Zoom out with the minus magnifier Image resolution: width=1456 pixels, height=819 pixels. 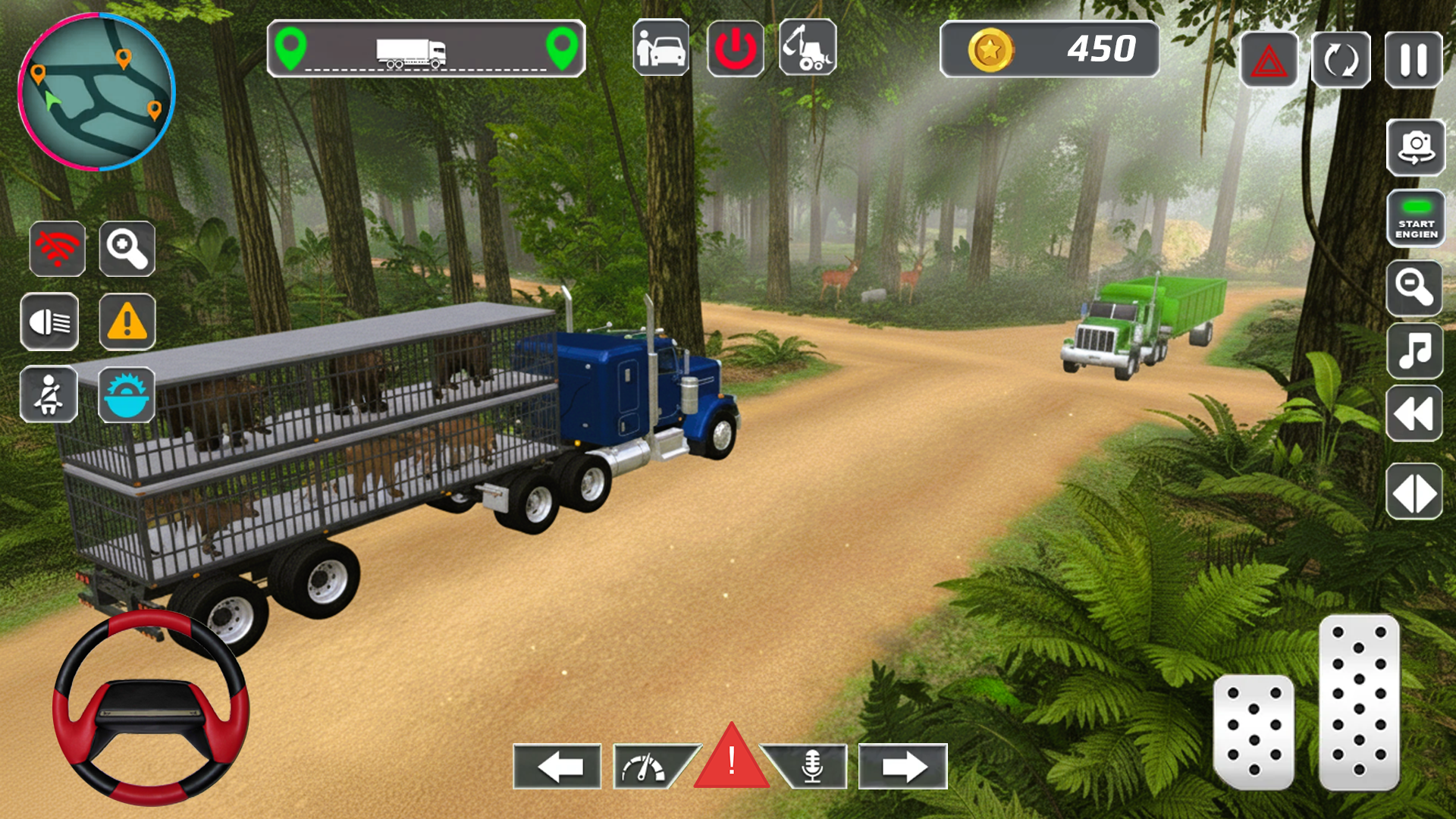click(1414, 288)
